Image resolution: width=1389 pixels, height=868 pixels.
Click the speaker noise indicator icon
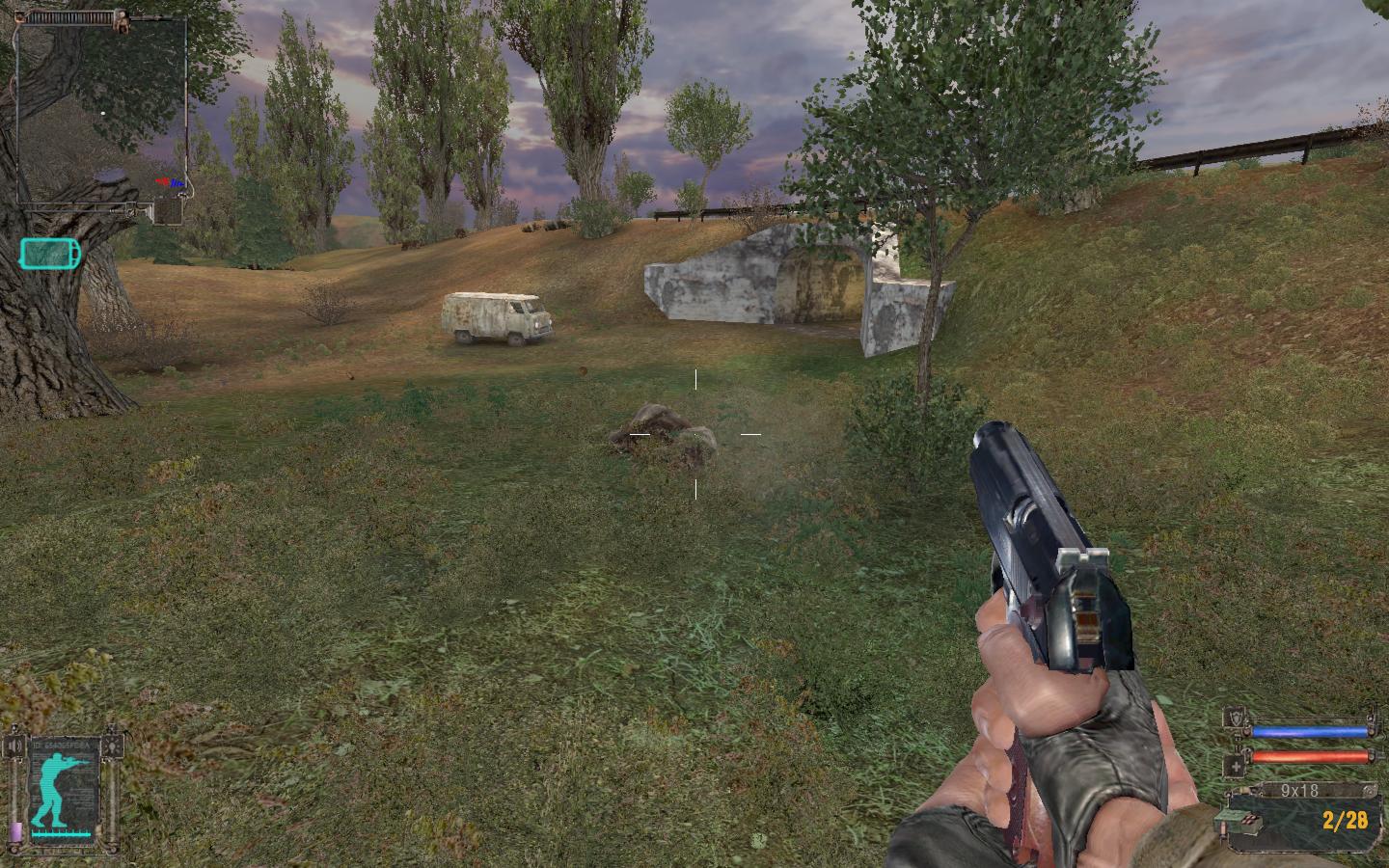(x=13, y=746)
